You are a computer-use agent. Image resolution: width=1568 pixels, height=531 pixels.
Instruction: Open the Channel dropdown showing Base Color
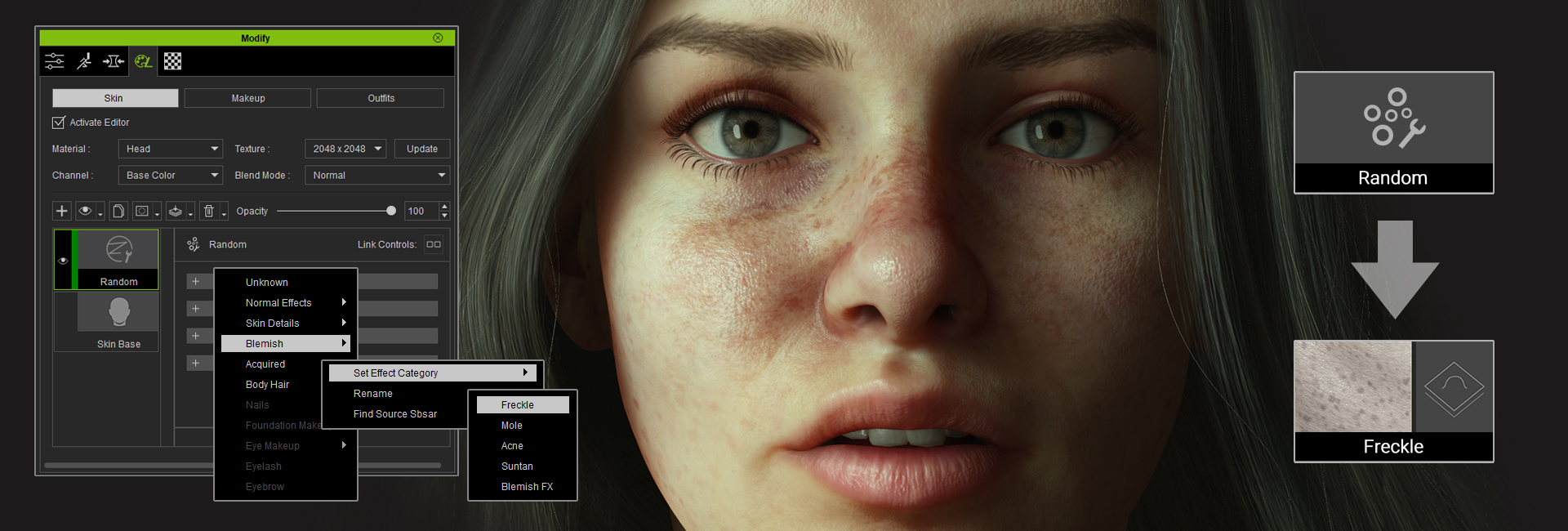coord(170,175)
